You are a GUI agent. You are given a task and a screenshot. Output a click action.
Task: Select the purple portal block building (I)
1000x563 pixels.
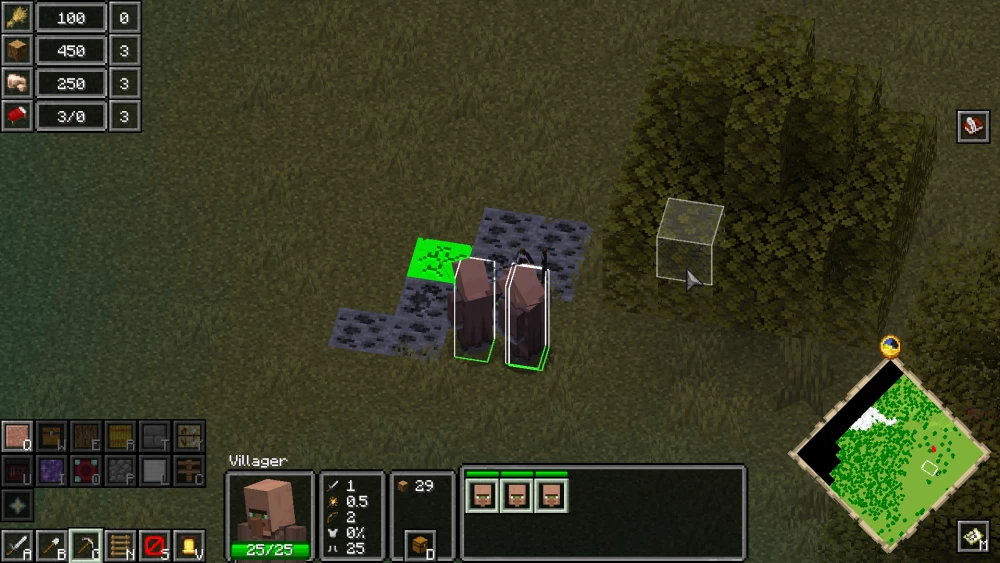52,471
